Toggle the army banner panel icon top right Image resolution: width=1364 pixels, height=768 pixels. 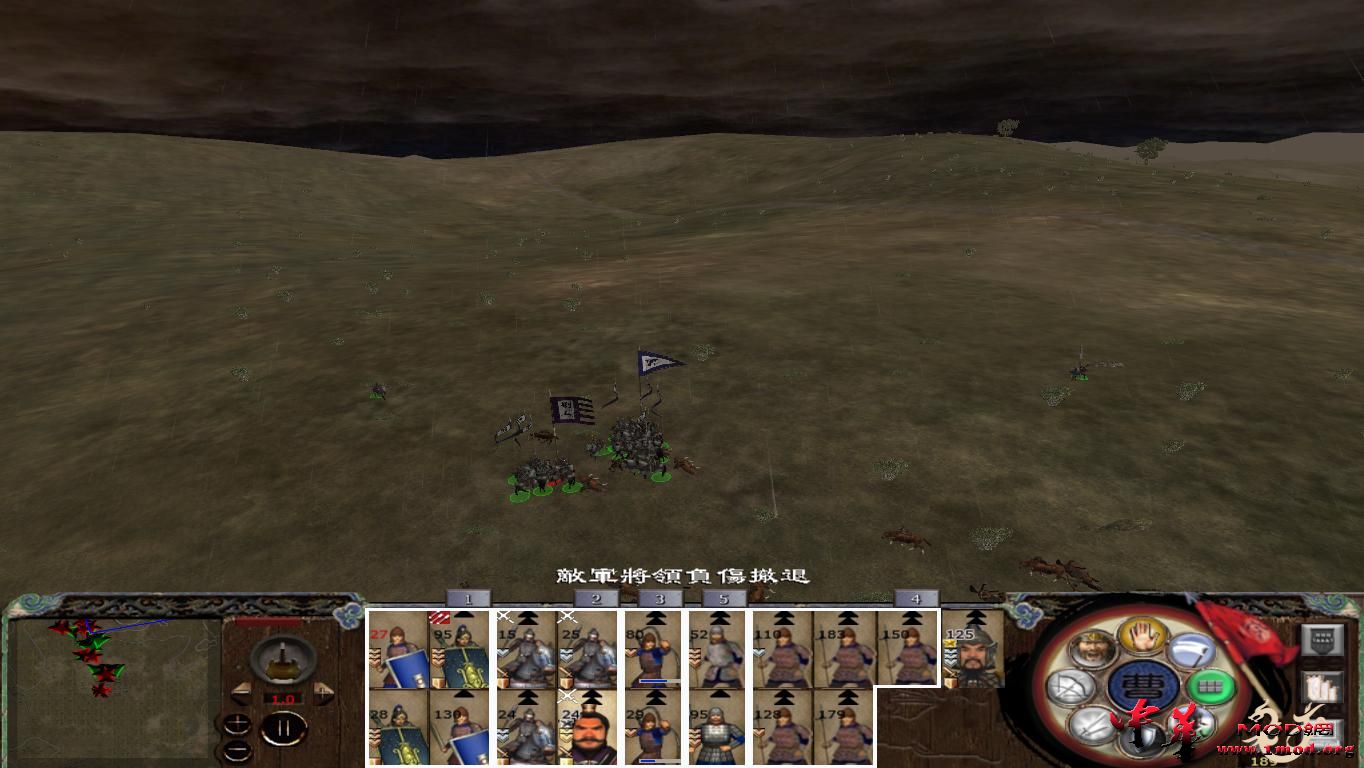tap(1322, 640)
